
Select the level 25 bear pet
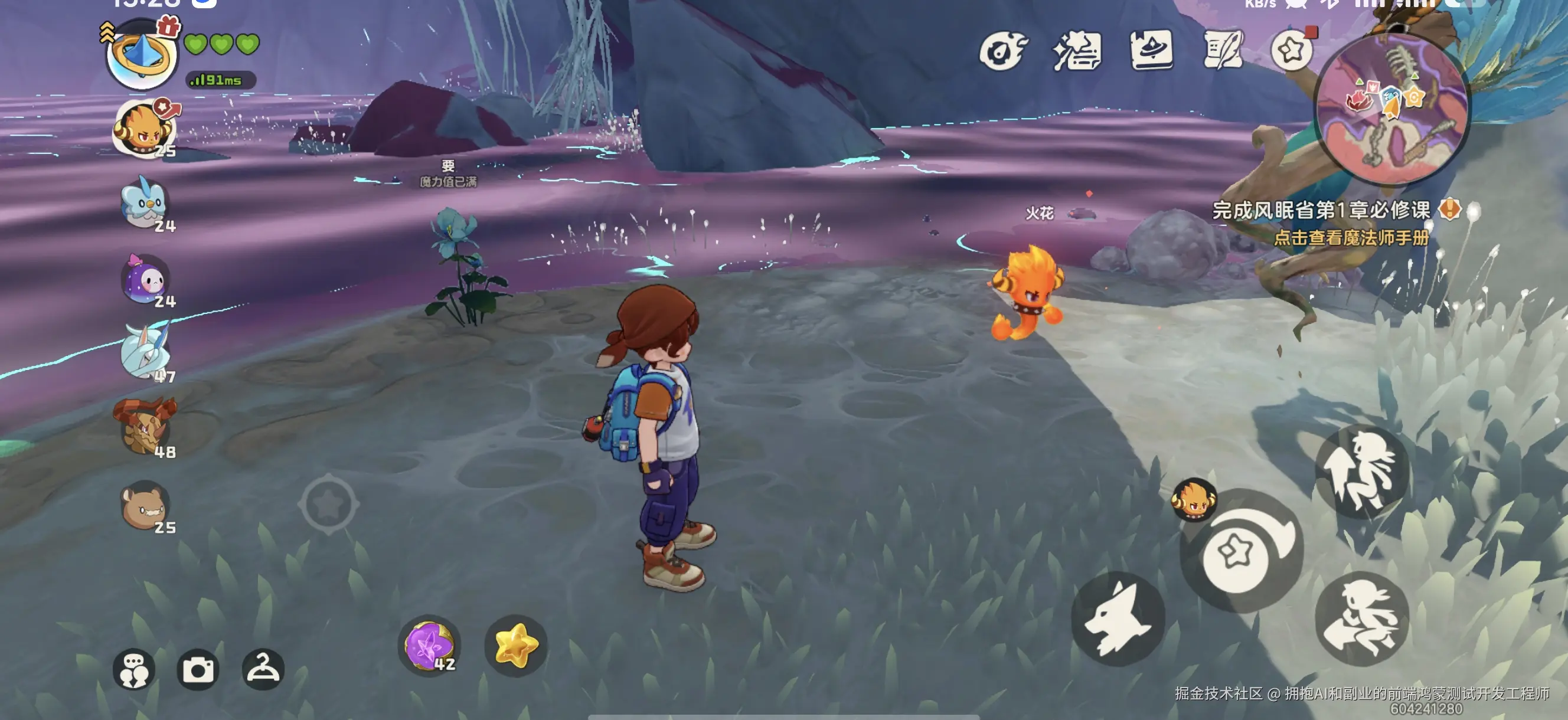145,506
